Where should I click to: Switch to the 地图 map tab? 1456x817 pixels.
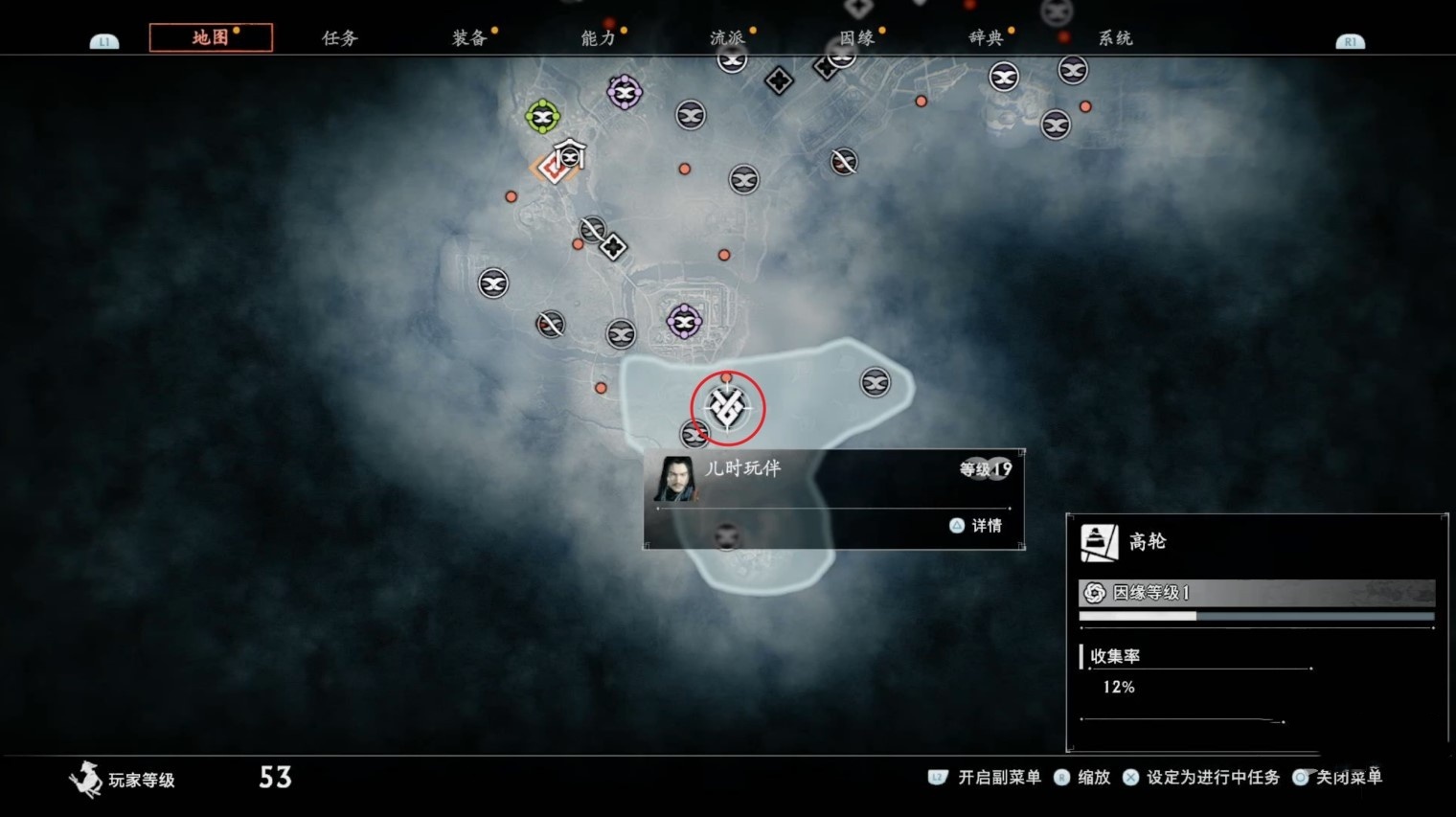(211, 37)
